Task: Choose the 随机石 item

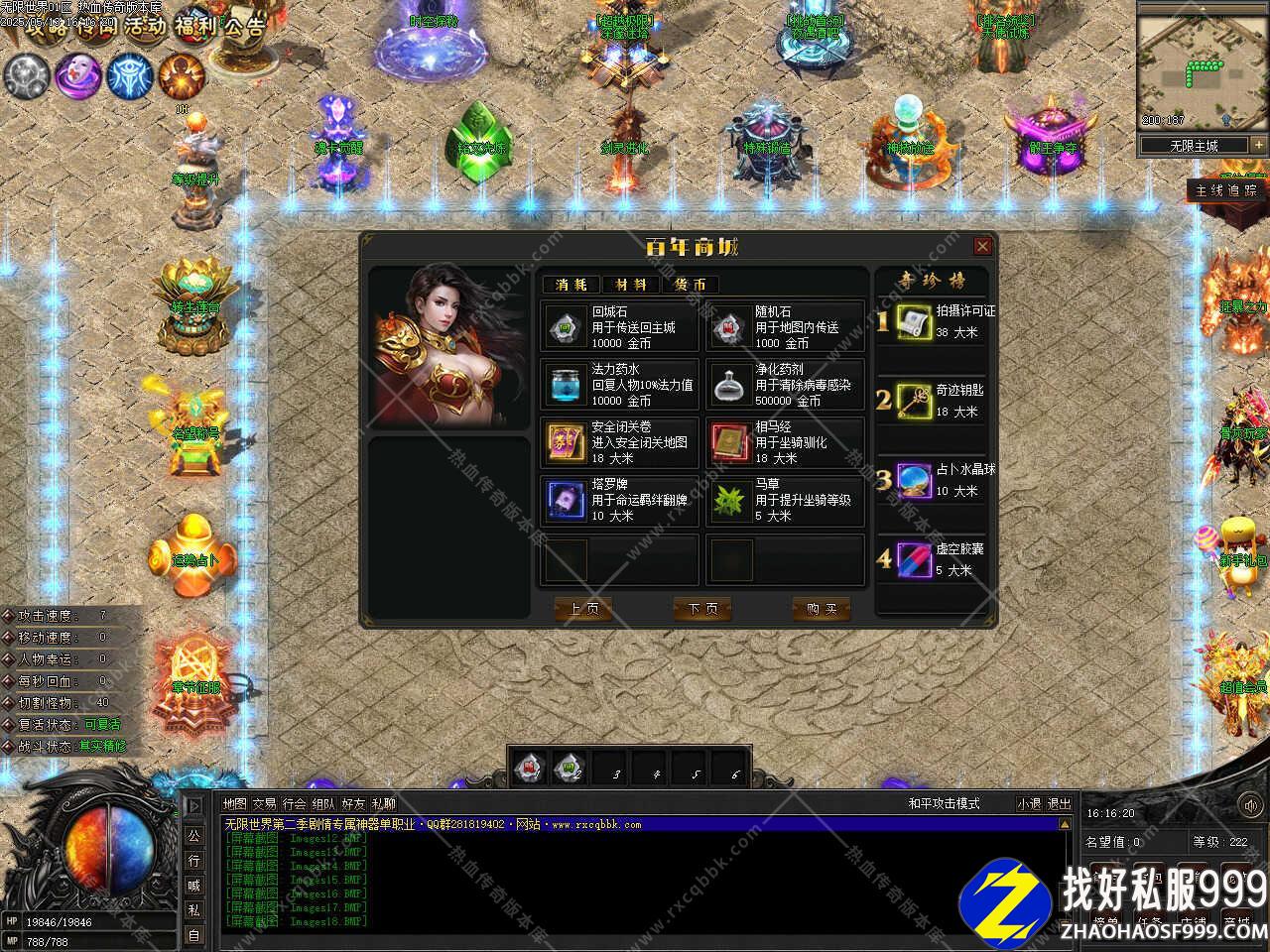Action: click(x=785, y=327)
